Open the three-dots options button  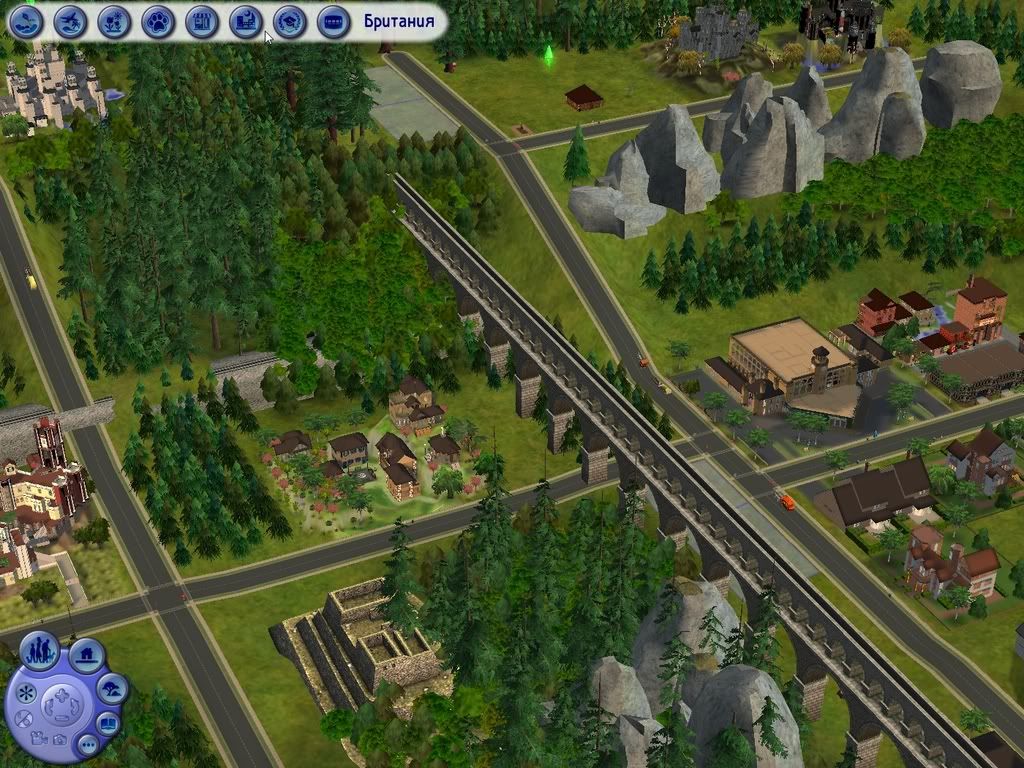coord(87,745)
